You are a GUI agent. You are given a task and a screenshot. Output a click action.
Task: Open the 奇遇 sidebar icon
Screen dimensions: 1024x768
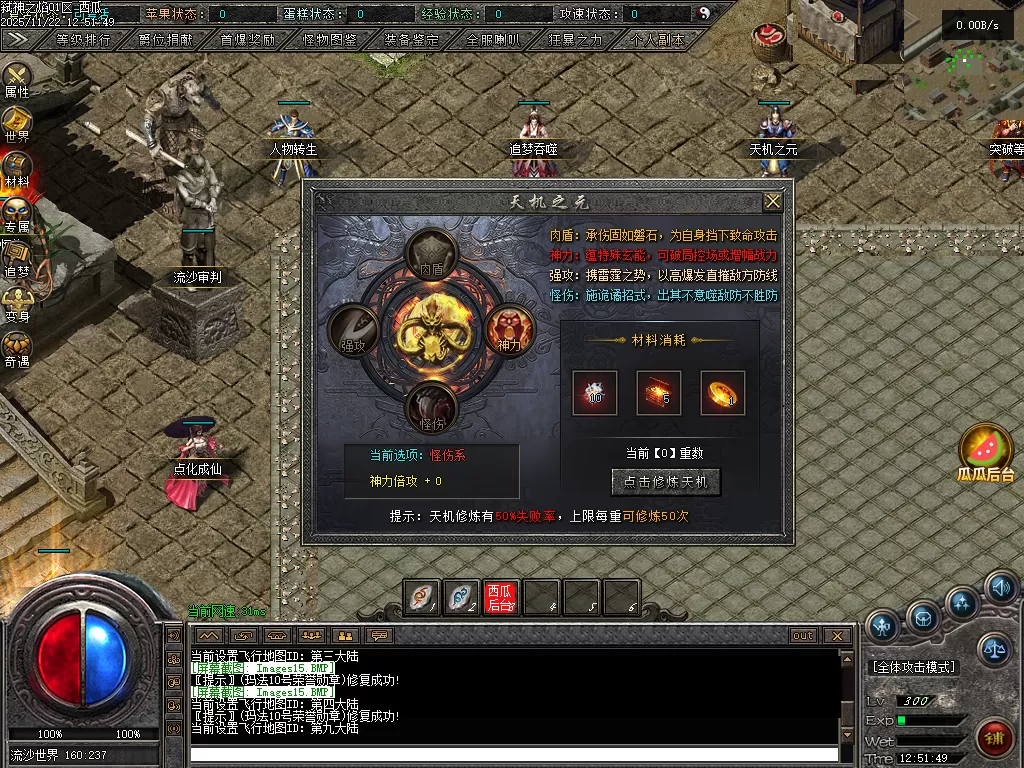(x=17, y=350)
